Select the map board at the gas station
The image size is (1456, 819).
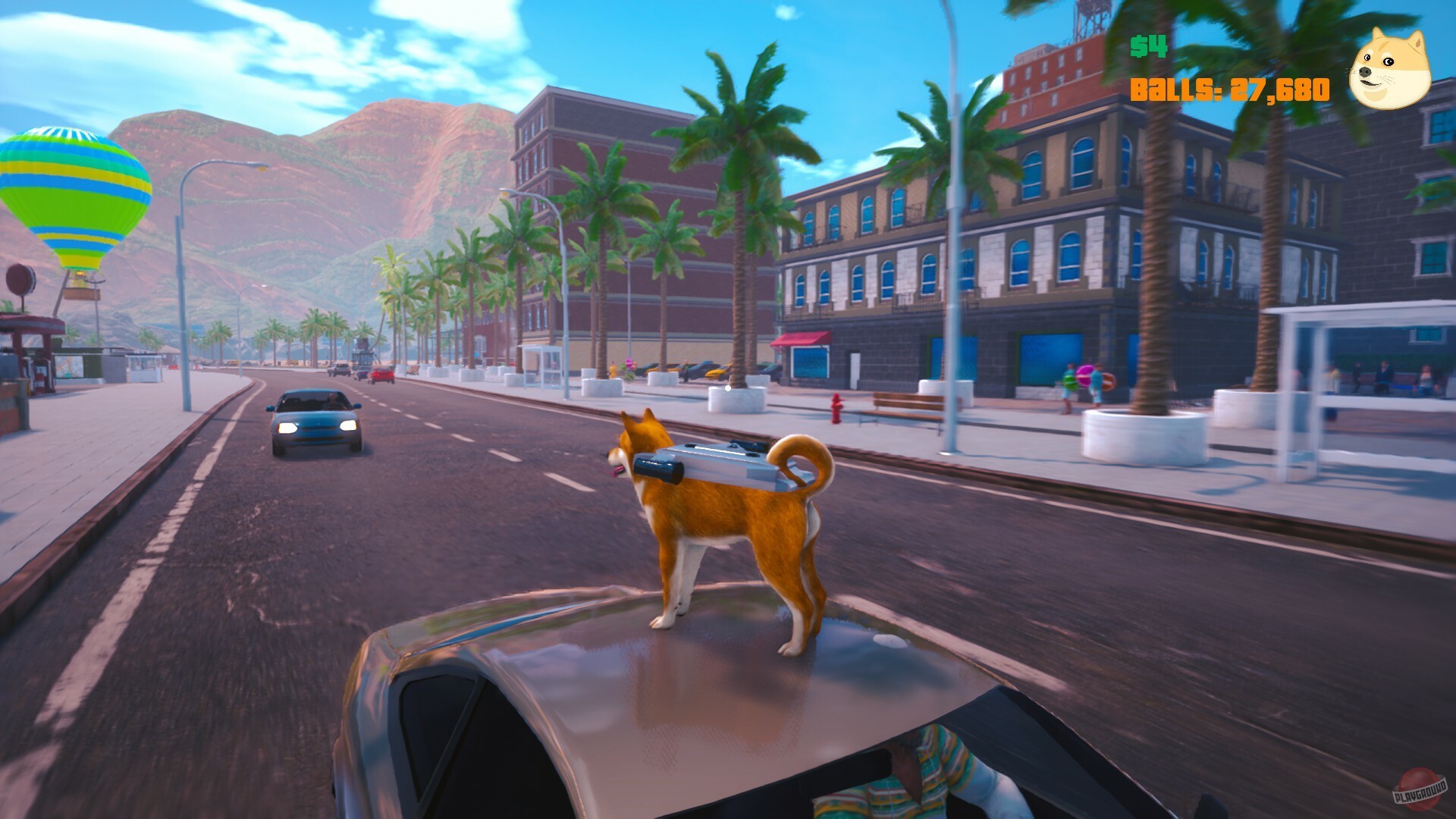click(67, 368)
